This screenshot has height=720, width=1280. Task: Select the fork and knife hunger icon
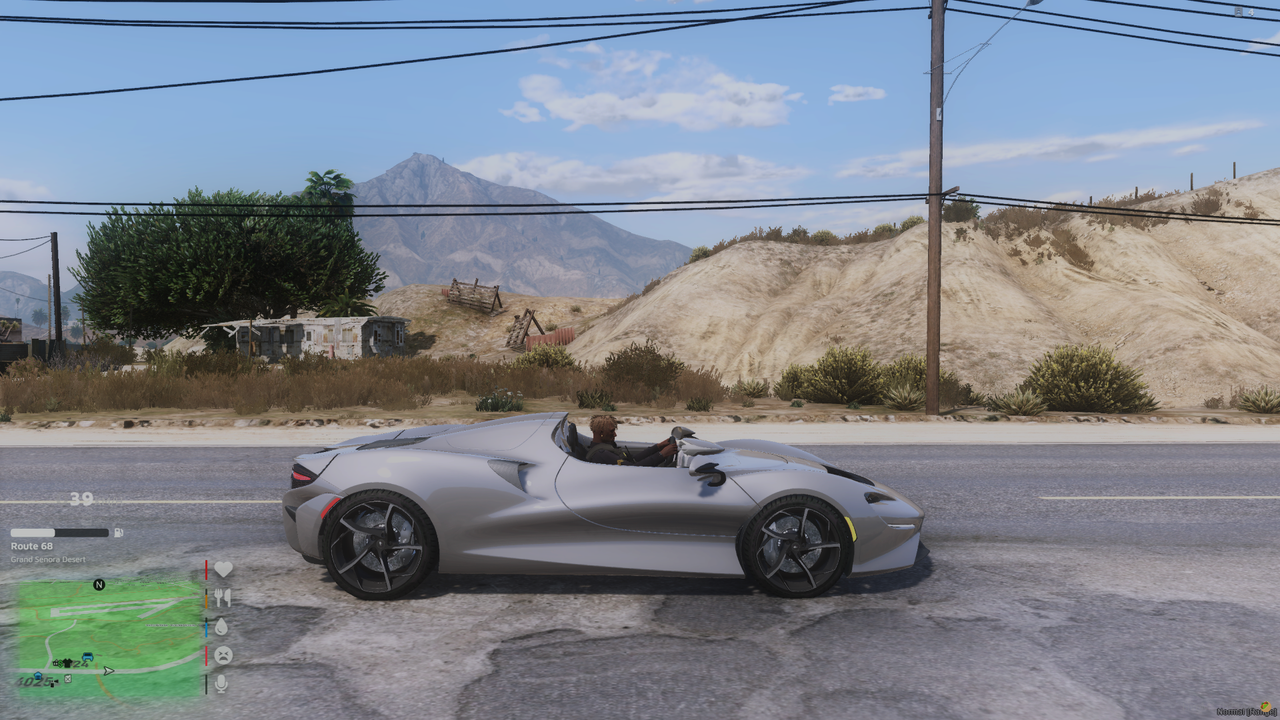click(x=223, y=598)
